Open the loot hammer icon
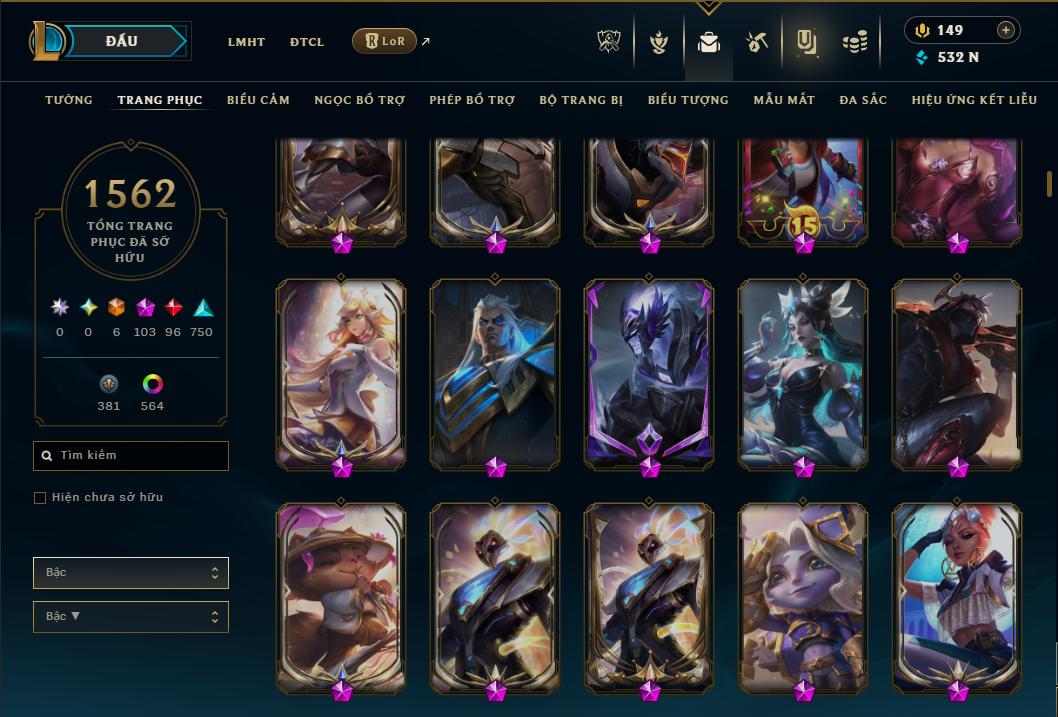Image resolution: width=1058 pixels, height=717 pixels. (756, 42)
